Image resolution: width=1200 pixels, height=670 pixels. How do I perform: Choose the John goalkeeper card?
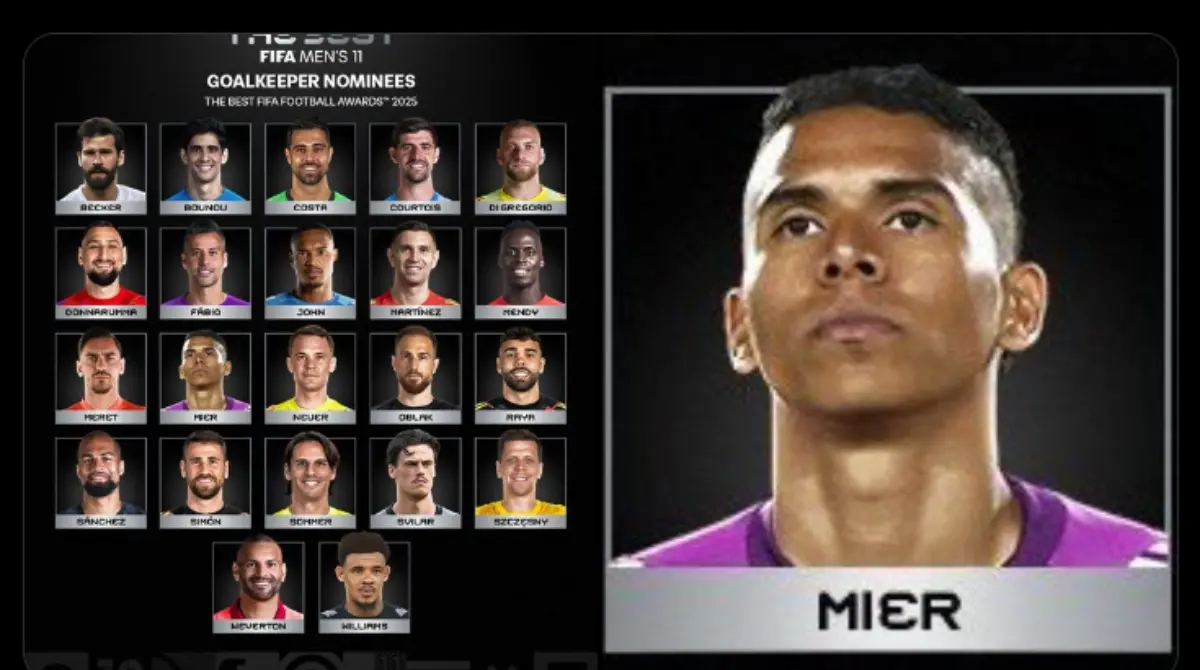pos(310,272)
